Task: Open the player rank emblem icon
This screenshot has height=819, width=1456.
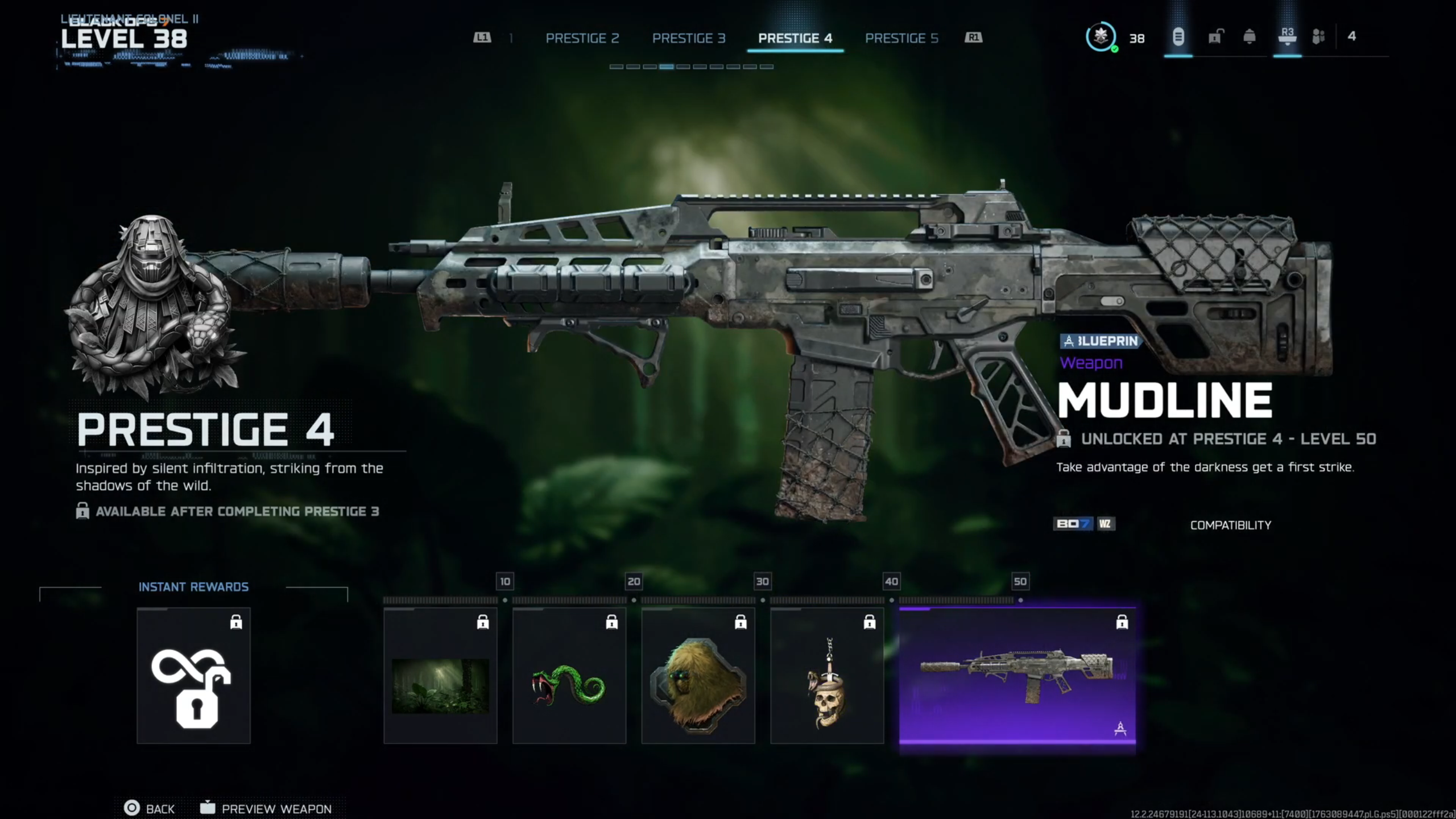Action: pos(1101,38)
